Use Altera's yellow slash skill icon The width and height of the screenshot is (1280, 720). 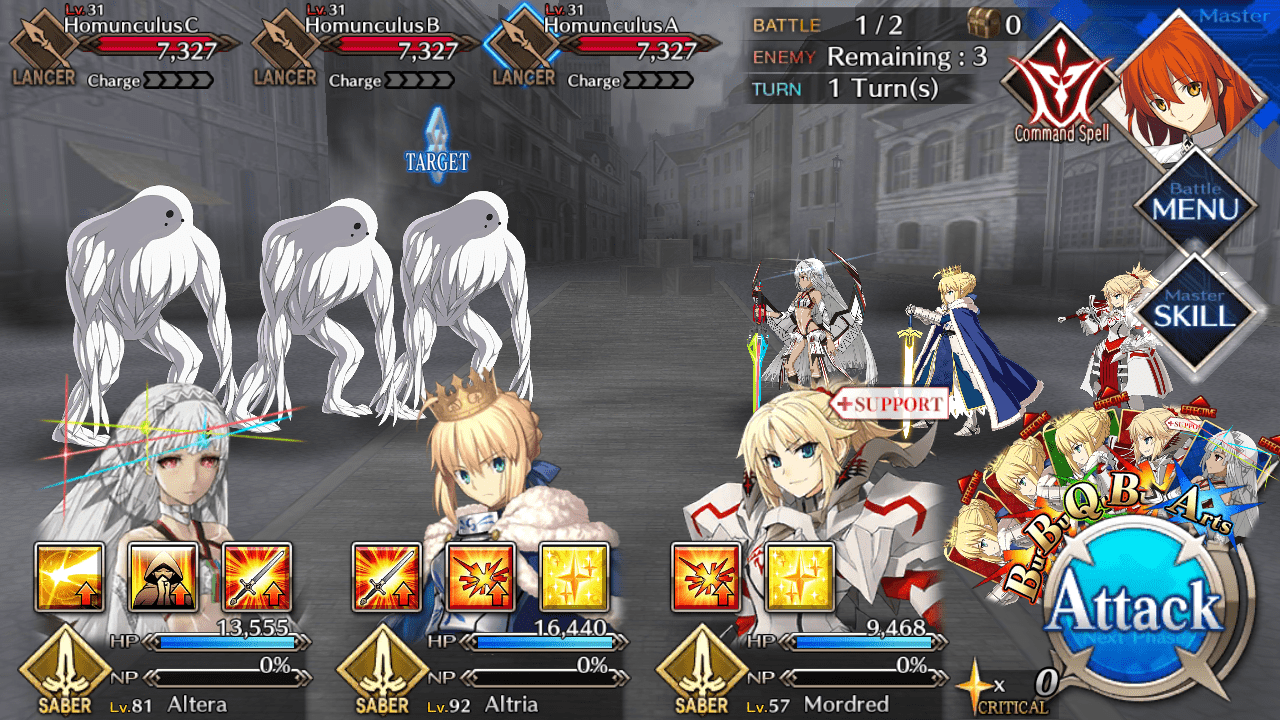point(70,577)
